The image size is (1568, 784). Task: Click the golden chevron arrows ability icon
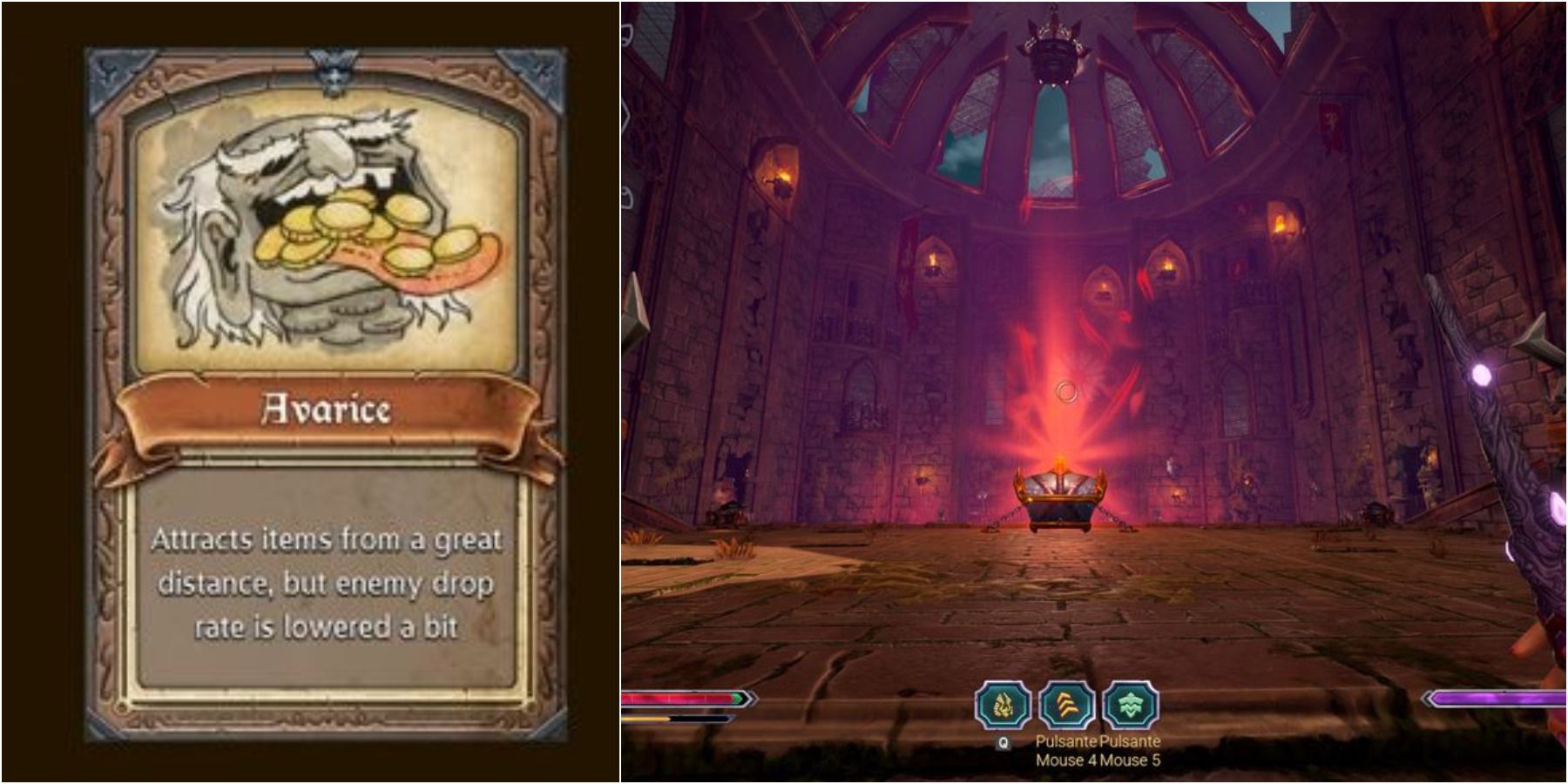(x=1066, y=704)
